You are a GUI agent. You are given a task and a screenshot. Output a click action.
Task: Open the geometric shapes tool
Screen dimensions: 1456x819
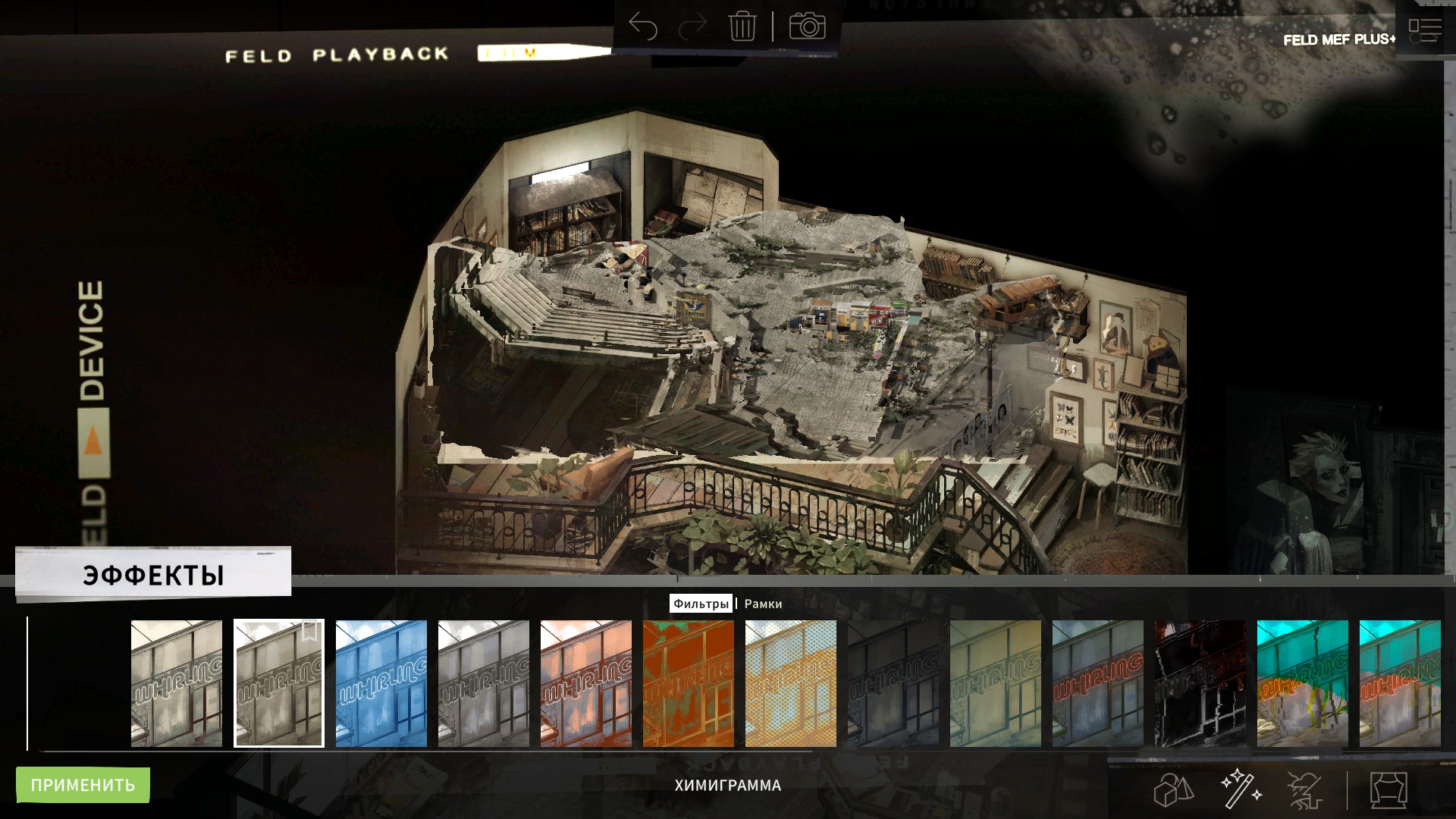(x=1173, y=790)
